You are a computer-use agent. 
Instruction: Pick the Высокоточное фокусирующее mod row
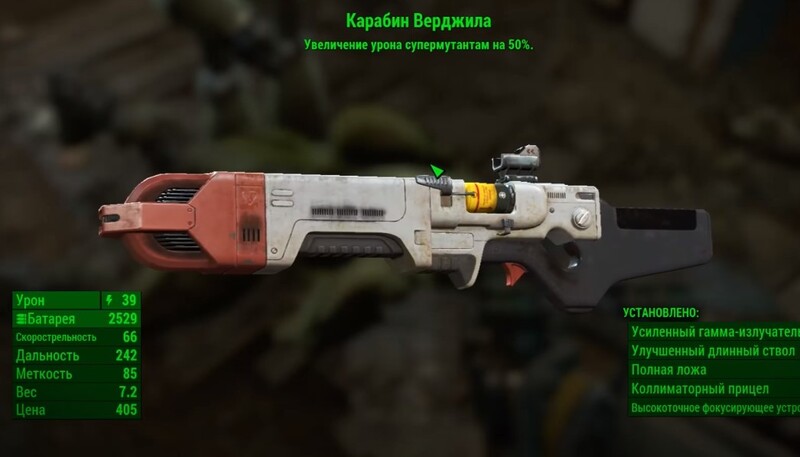714,408
